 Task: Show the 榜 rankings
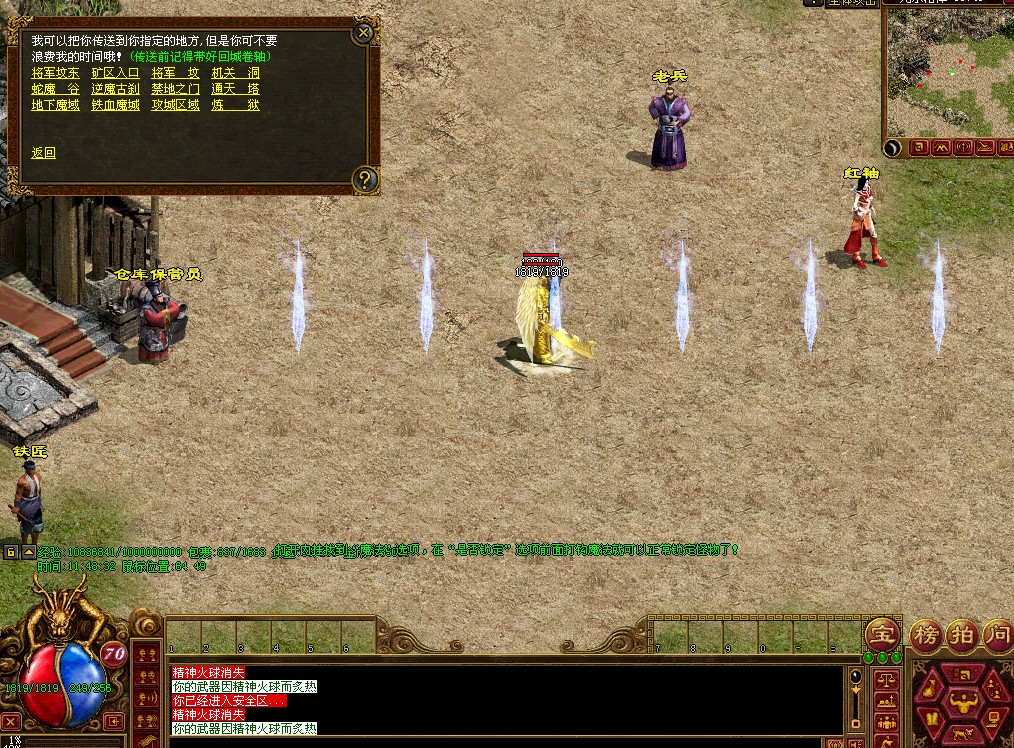(x=924, y=633)
